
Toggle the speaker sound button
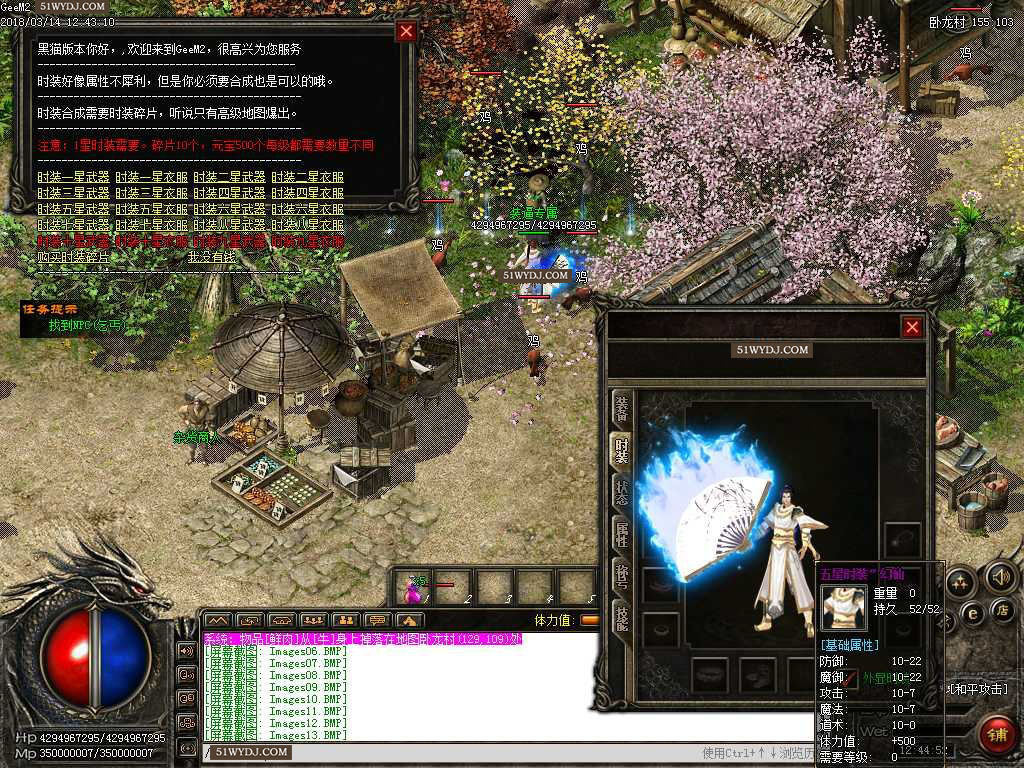click(1000, 576)
